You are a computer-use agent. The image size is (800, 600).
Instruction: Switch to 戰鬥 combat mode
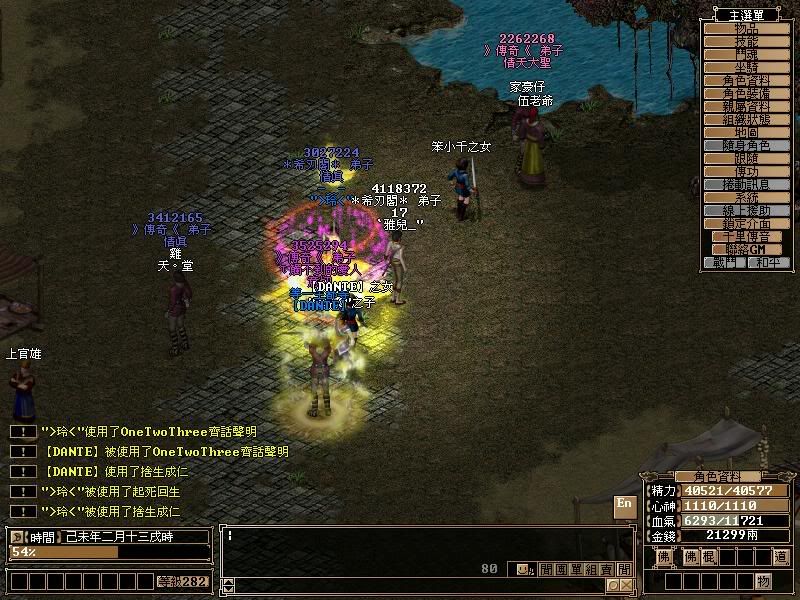click(x=724, y=262)
